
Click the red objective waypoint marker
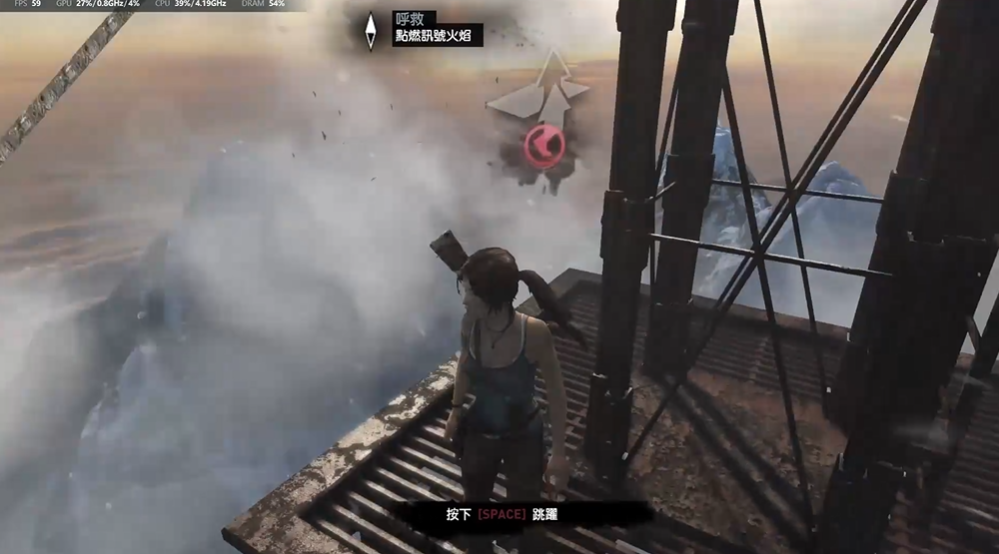(544, 147)
